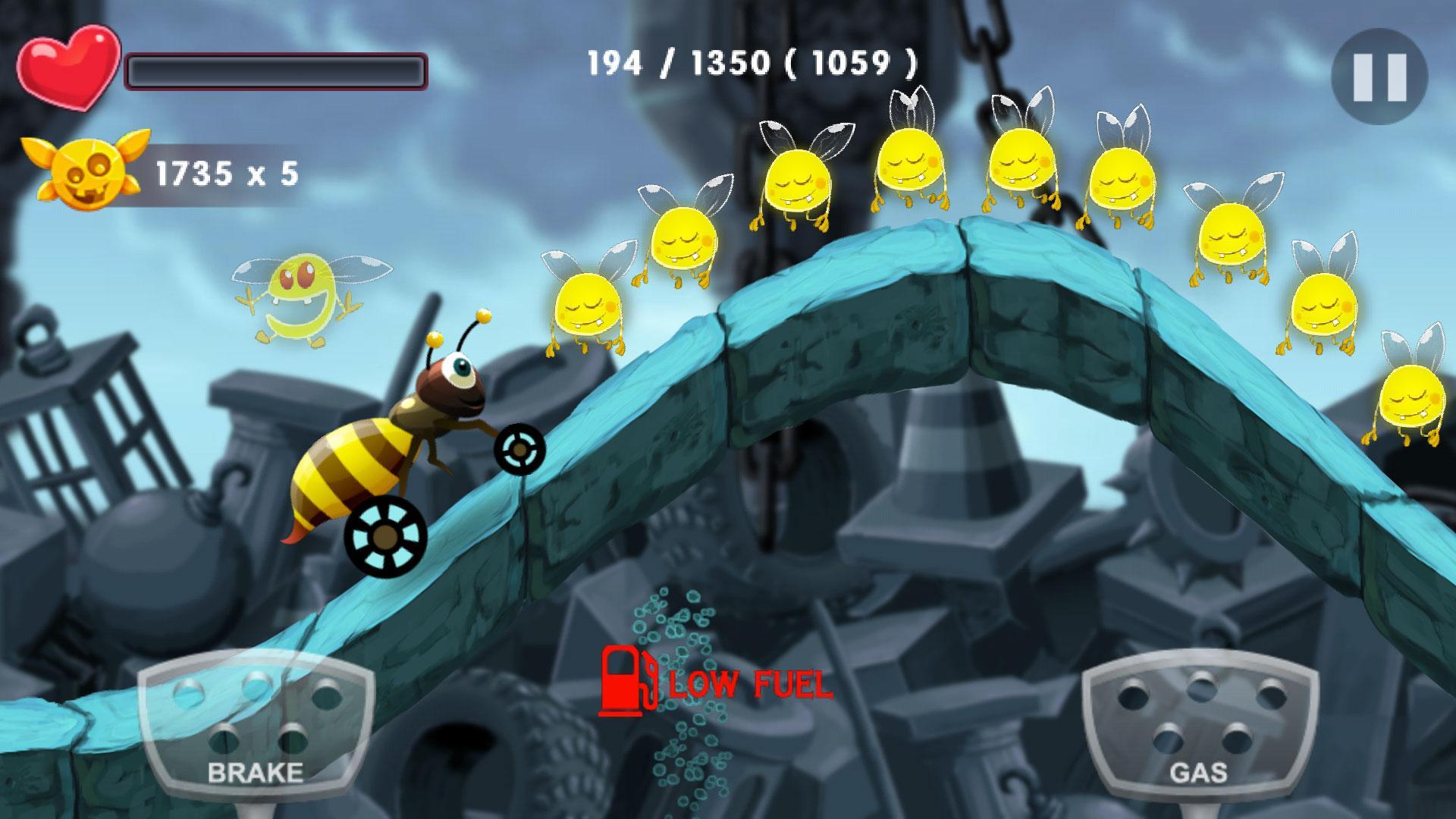
Task: Click the health progress bar
Action: tap(277, 71)
